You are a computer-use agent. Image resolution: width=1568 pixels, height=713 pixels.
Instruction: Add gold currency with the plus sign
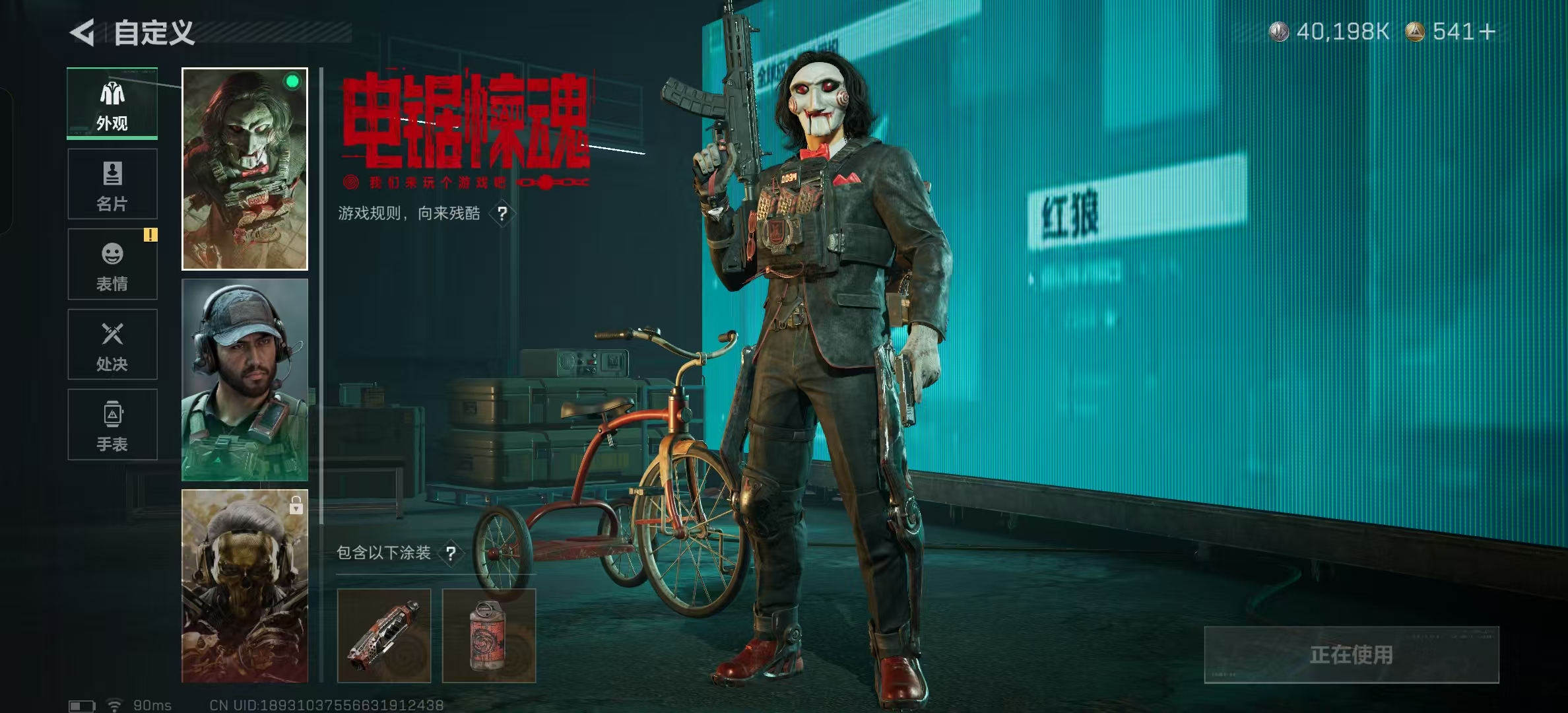coord(1487,32)
